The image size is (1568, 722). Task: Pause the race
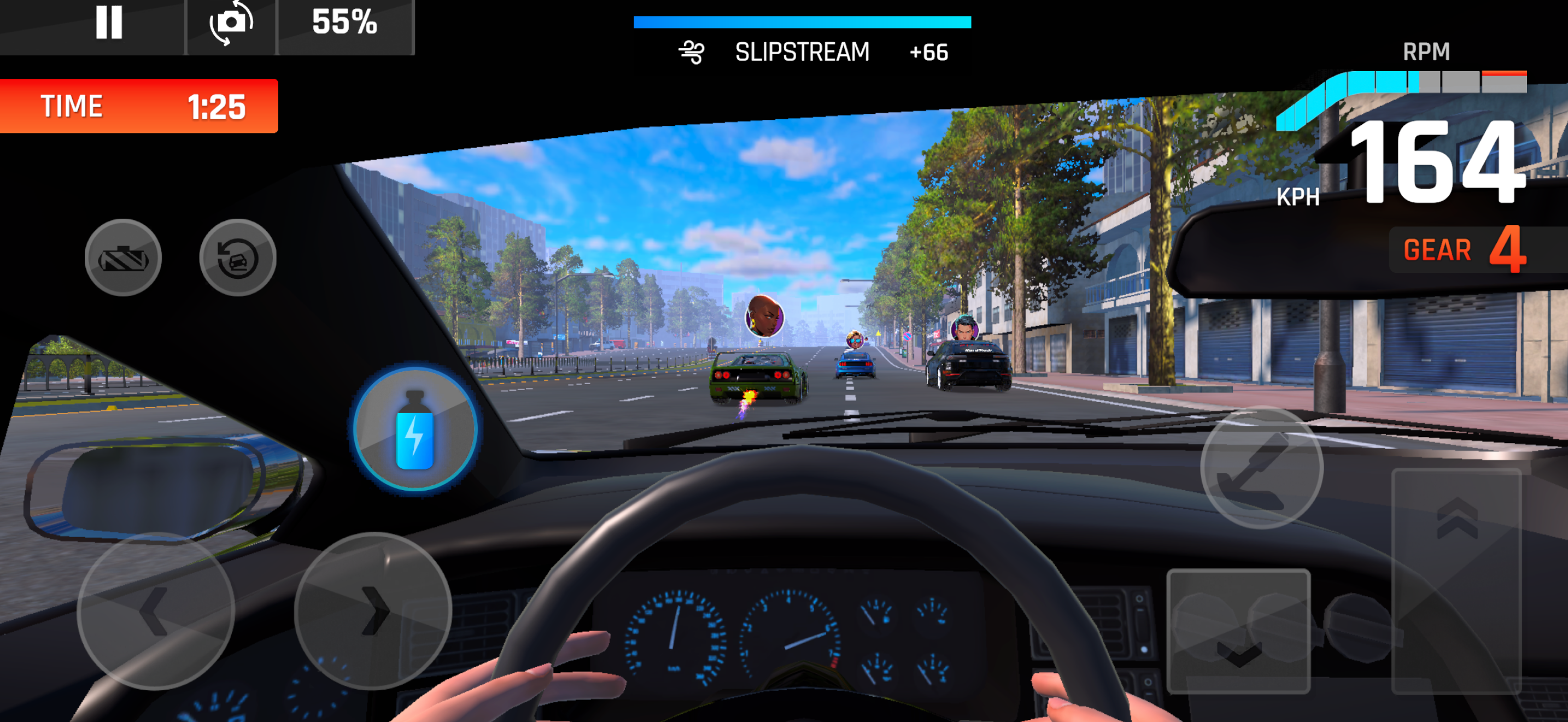109,23
